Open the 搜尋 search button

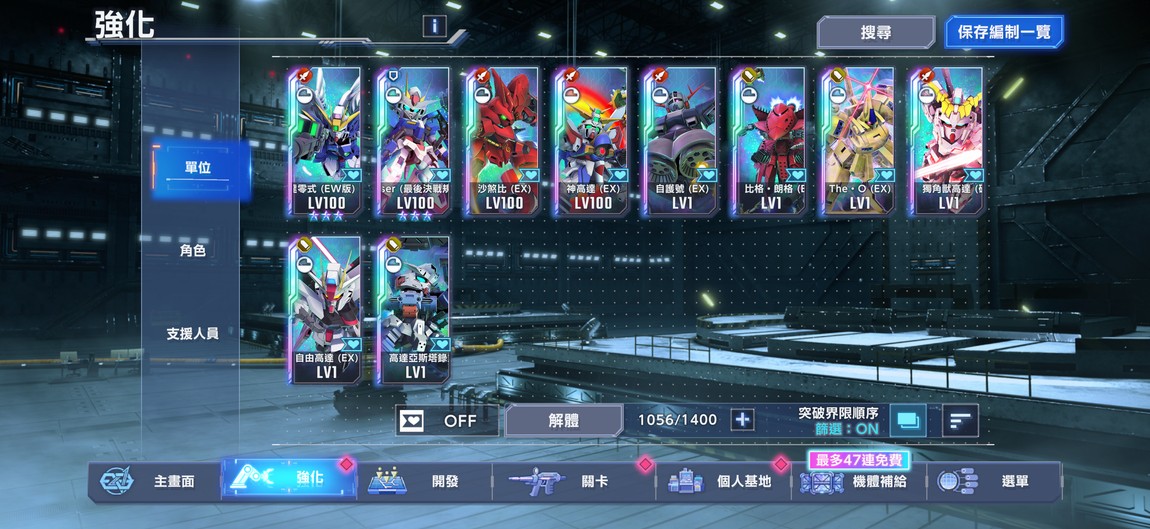[875, 32]
